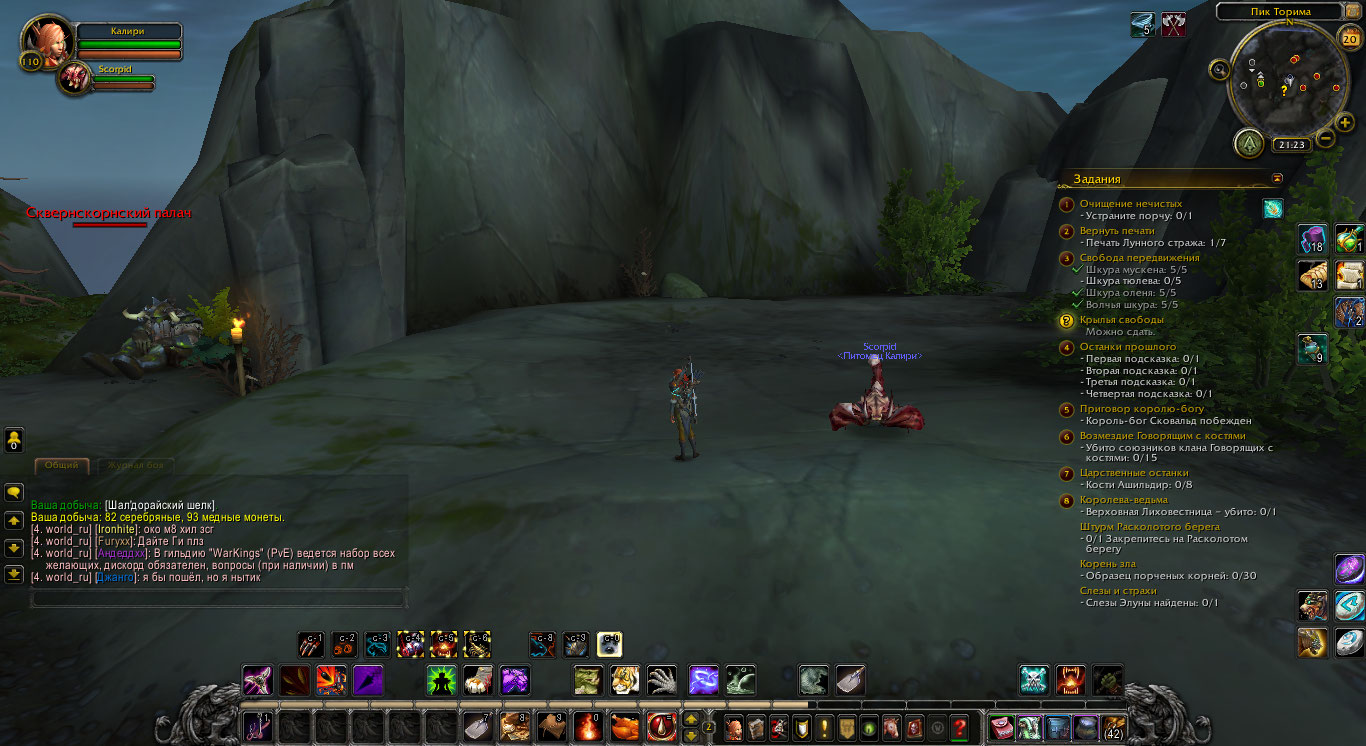Open the tracking magnifier beside the minimap

[x=1219, y=69]
